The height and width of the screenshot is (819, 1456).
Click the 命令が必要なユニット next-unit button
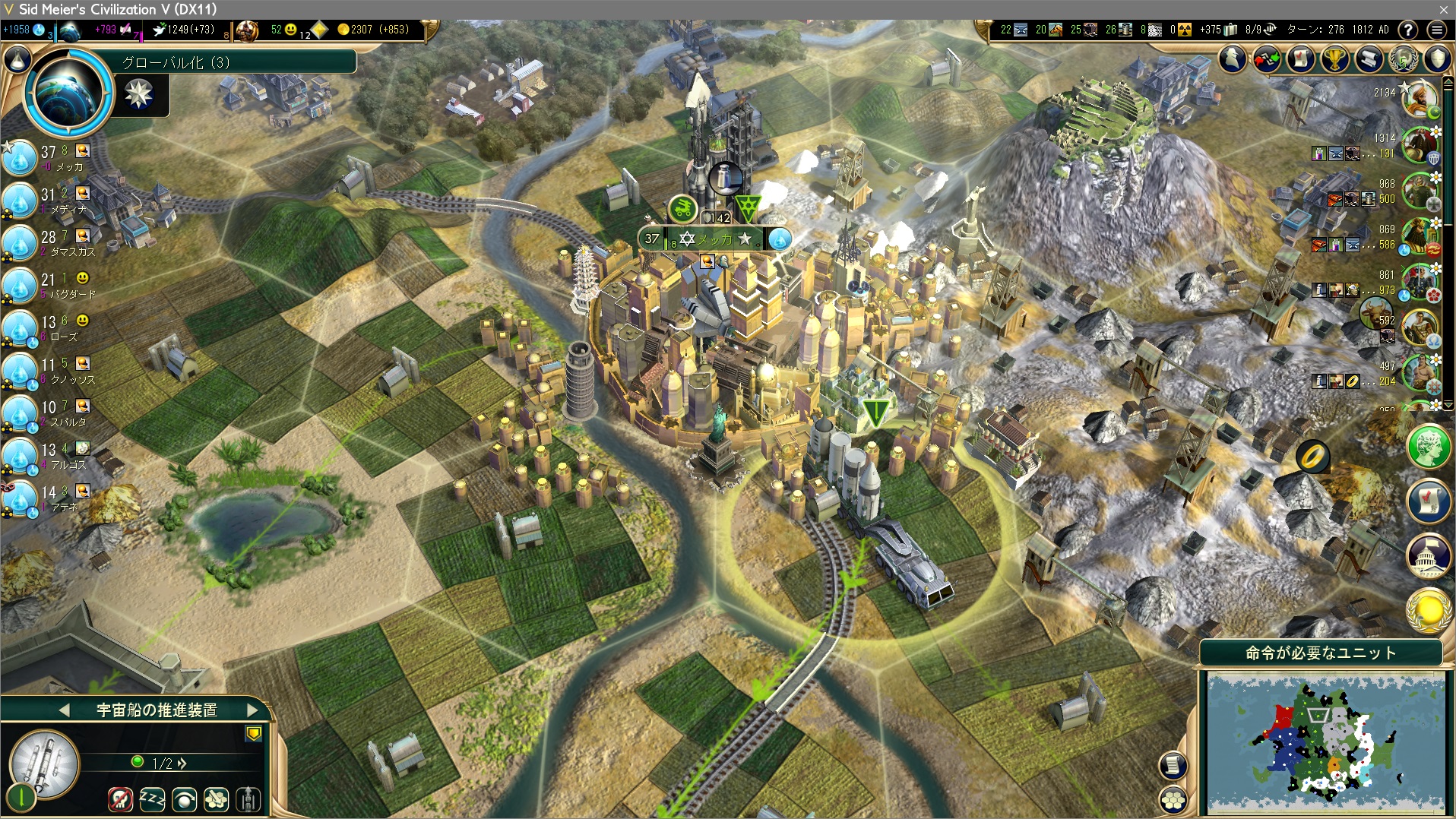click(x=1321, y=653)
